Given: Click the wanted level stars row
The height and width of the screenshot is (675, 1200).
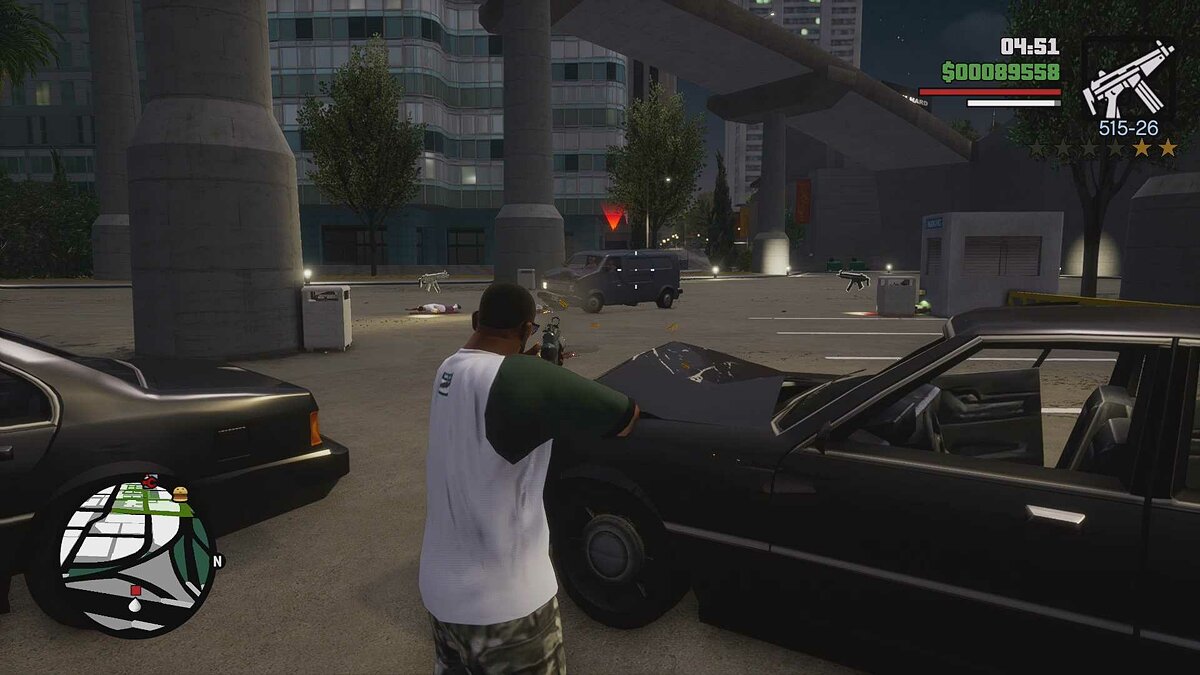Looking at the screenshot, I should click(1104, 148).
